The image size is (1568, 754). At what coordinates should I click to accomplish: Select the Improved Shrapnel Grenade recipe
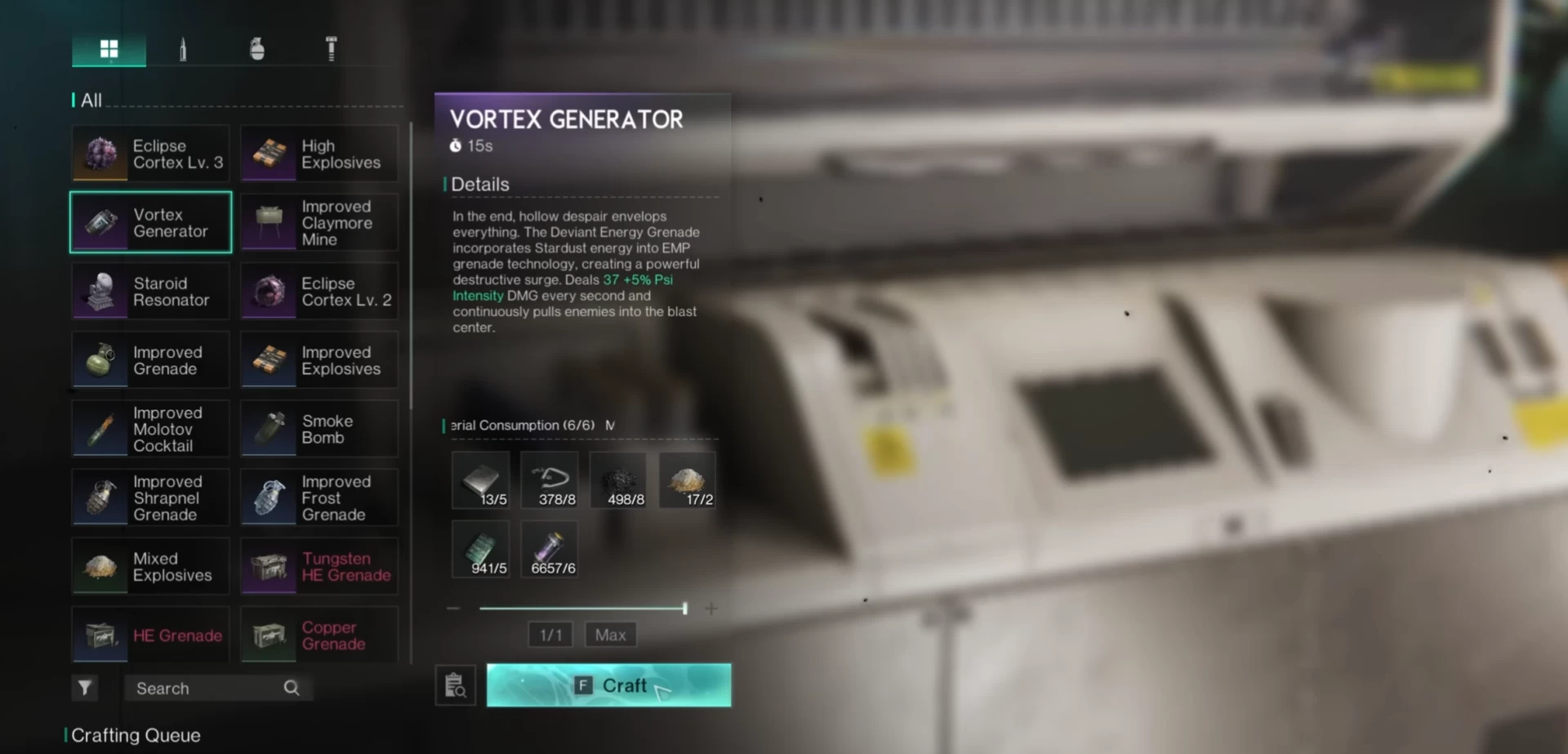(151, 498)
